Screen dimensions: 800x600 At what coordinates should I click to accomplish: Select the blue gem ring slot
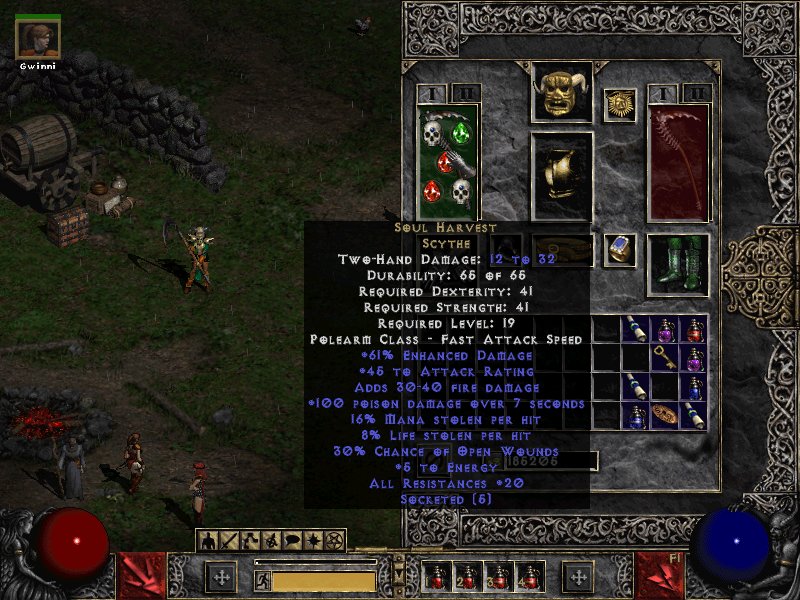[x=620, y=250]
